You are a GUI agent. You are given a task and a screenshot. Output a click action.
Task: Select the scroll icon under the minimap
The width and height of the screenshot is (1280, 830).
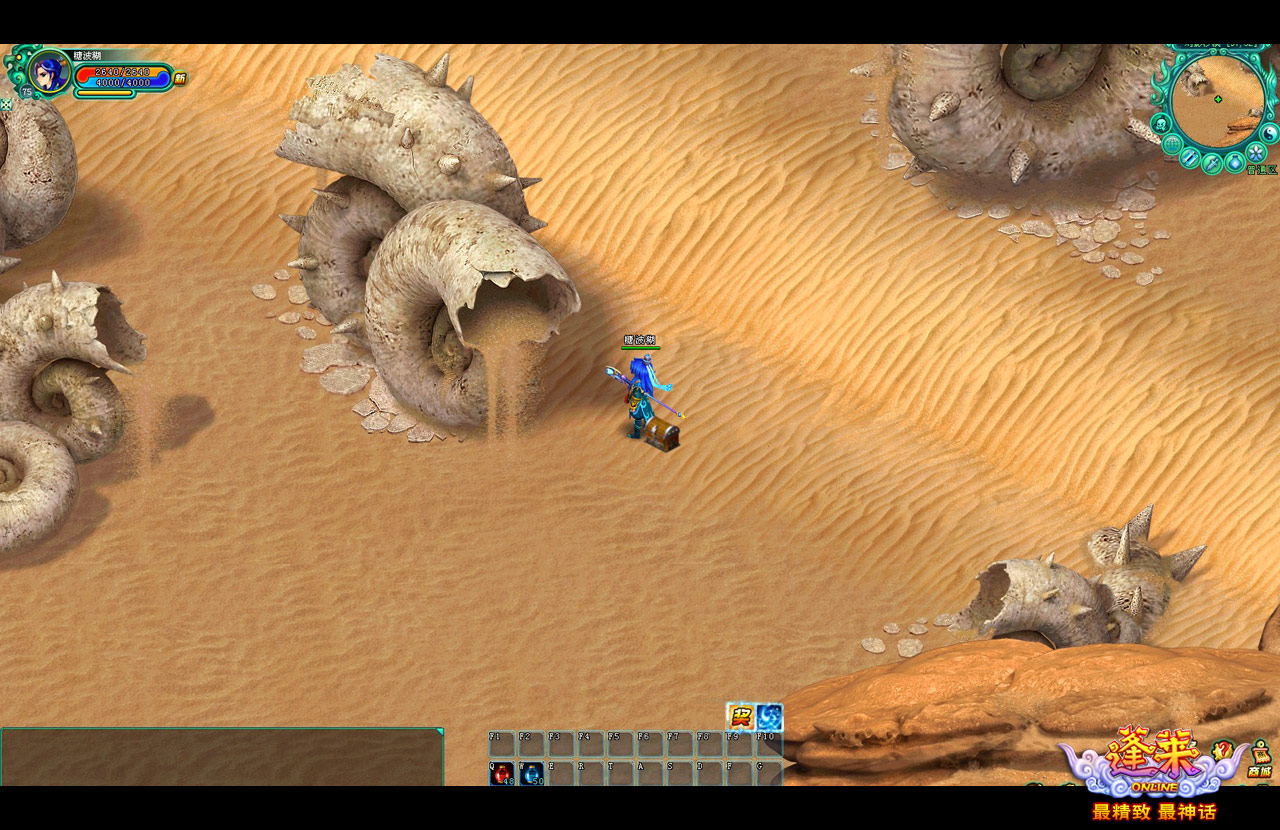[x=1189, y=158]
